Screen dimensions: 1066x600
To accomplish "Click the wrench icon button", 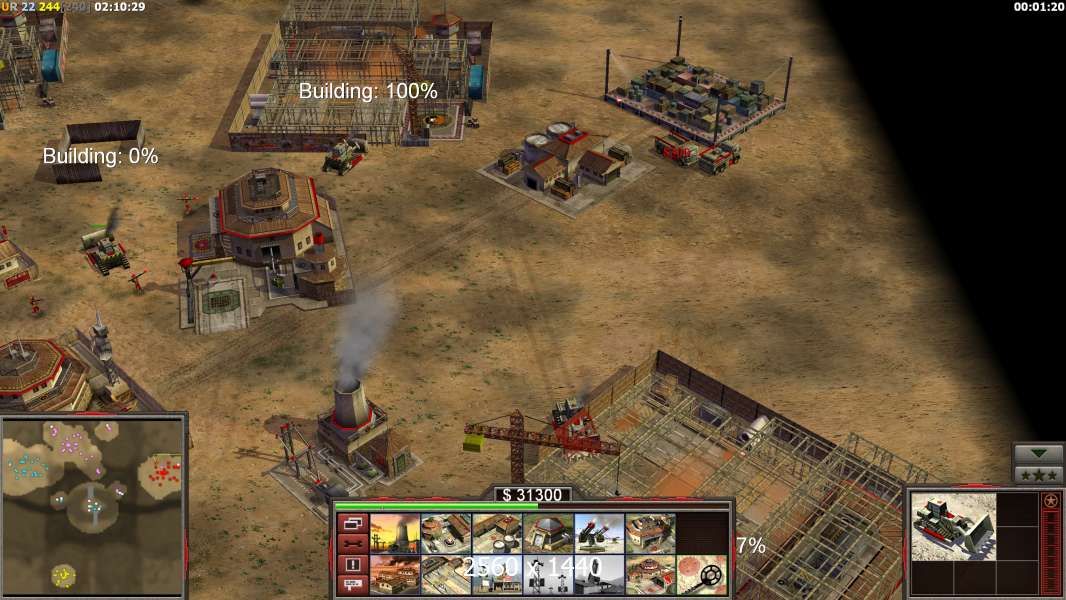I will pyautogui.click(x=351, y=544).
